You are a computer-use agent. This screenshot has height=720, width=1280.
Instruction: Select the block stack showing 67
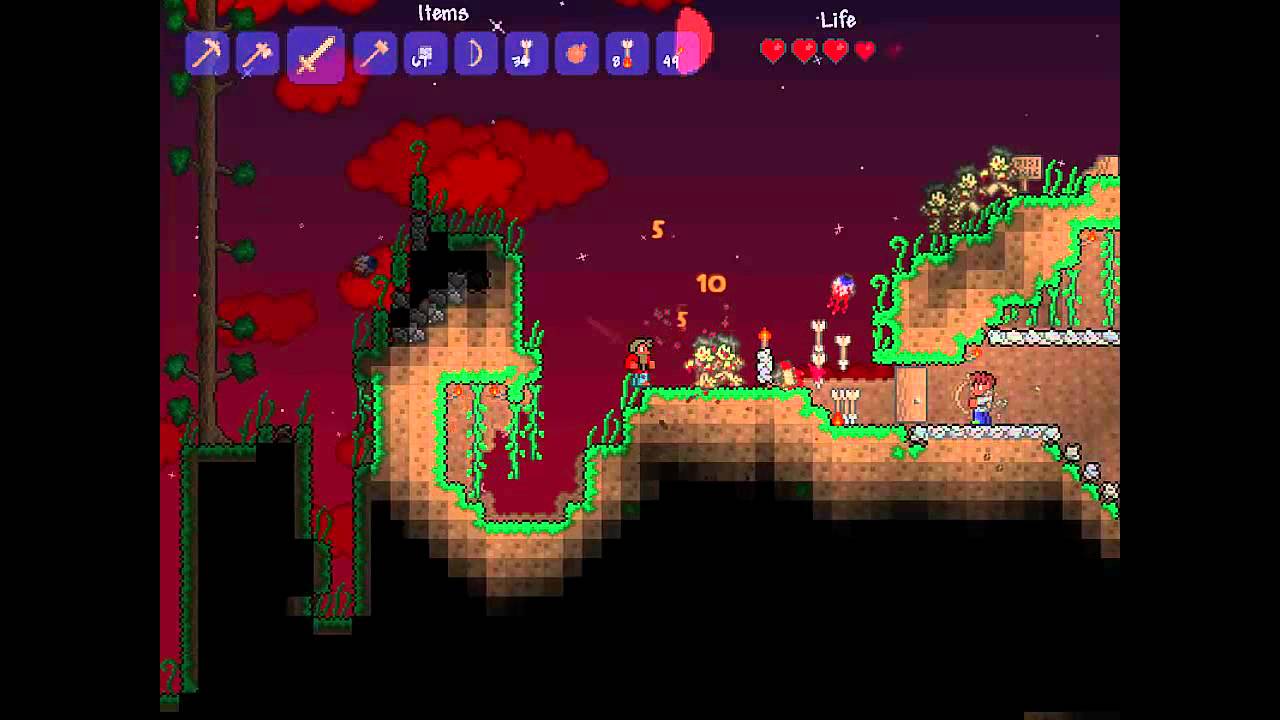pyautogui.click(x=425, y=53)
